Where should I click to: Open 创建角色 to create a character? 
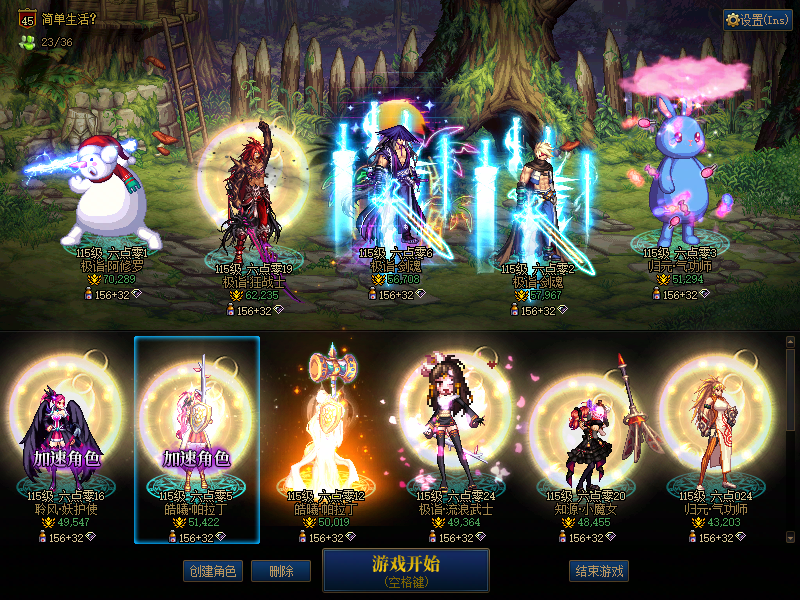(212, 571)
